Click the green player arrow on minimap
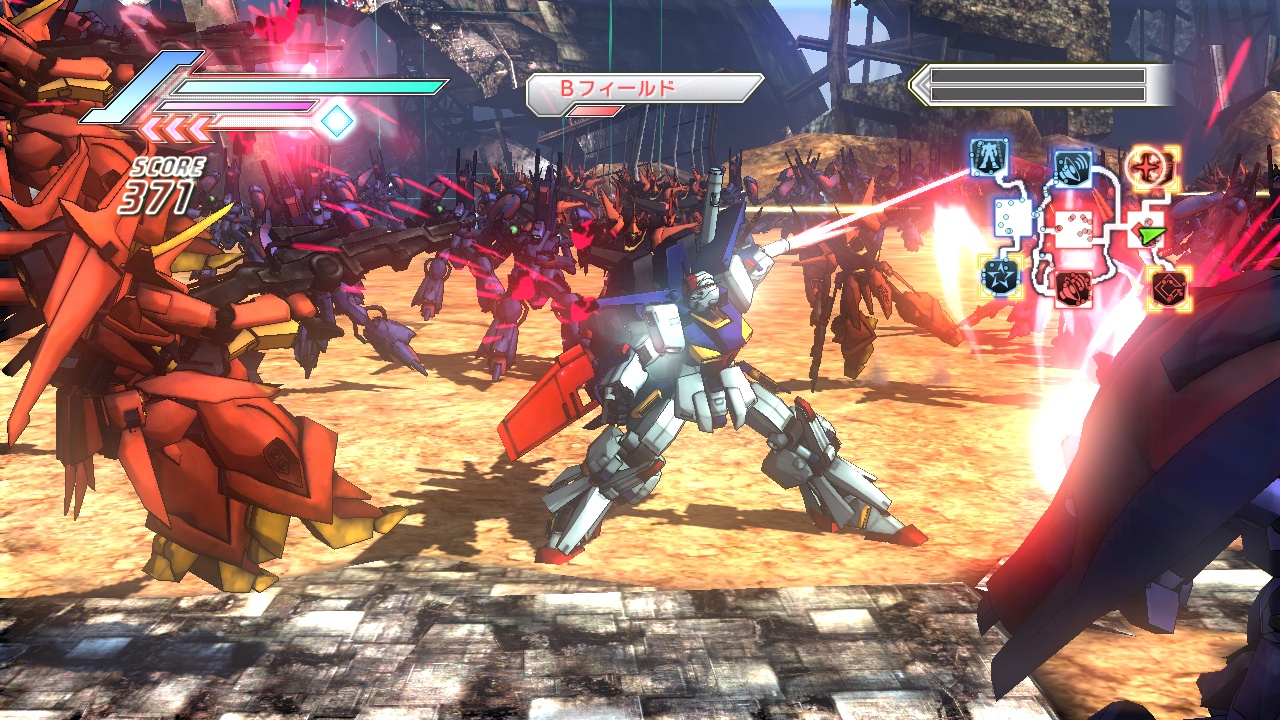 point(1152,235)
